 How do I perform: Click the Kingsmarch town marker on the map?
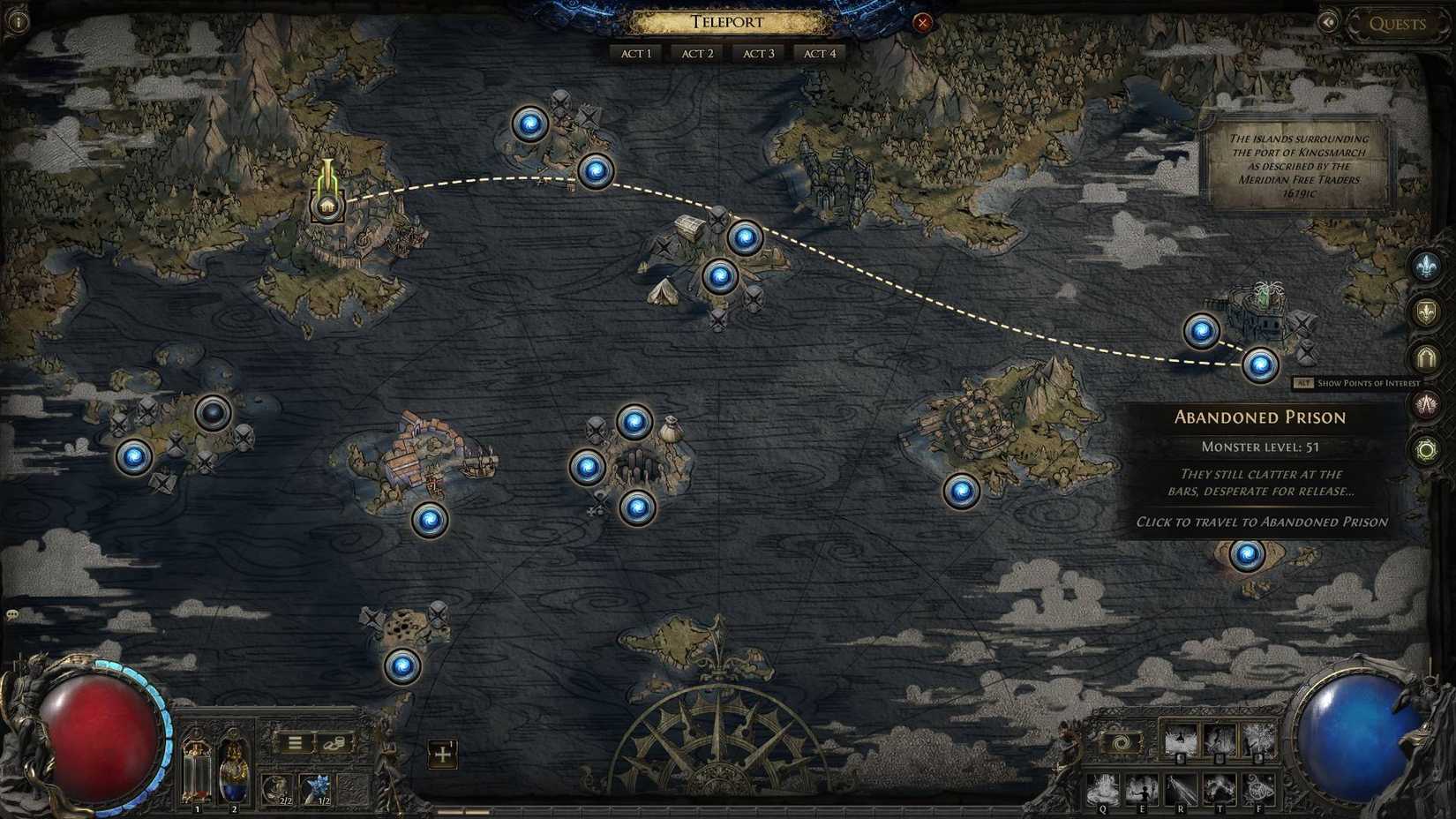coord(326,206)
